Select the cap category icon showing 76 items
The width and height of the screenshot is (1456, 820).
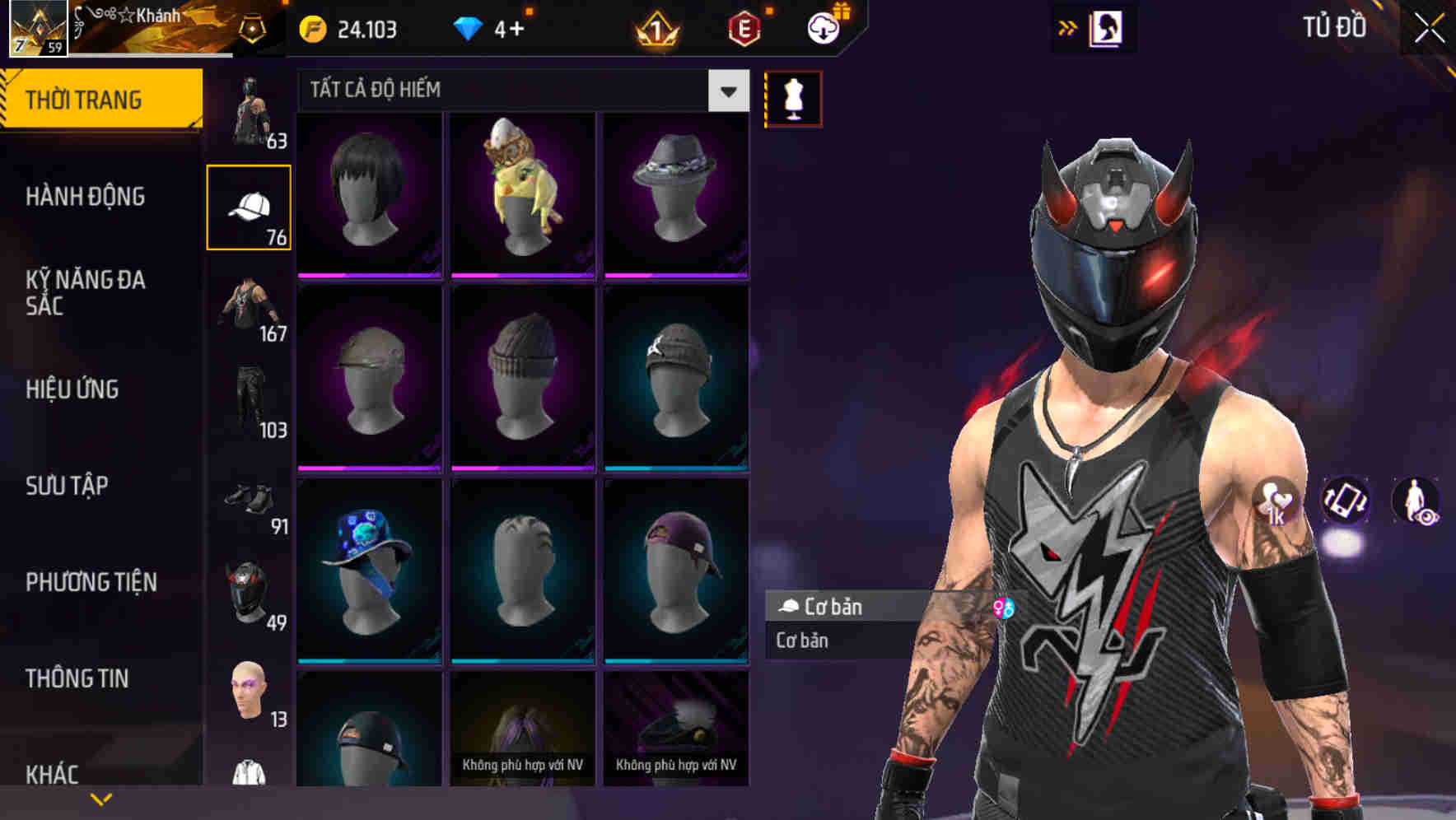(250, 206)
